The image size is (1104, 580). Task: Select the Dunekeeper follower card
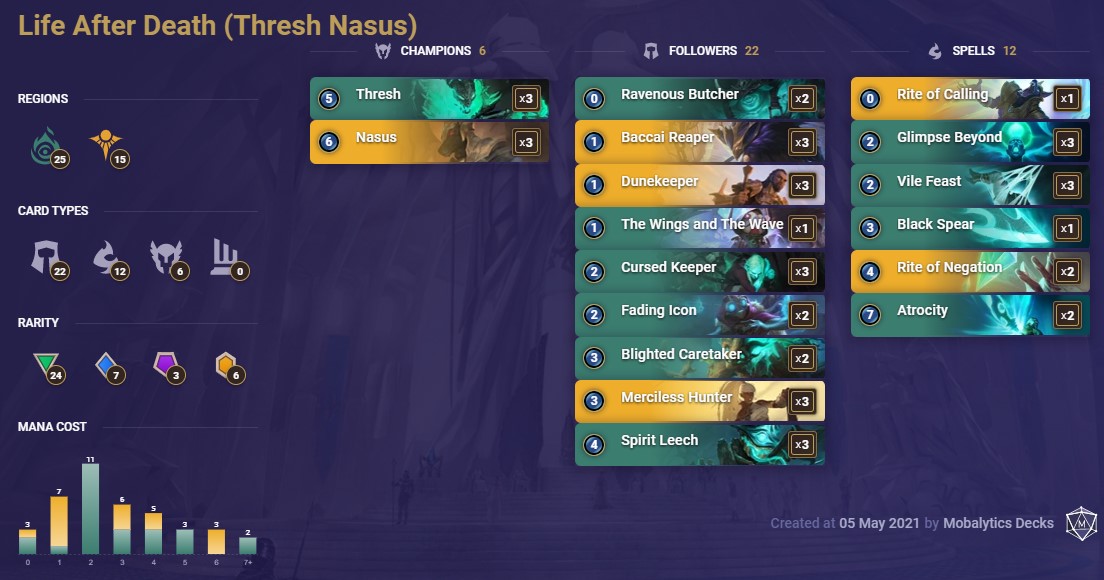click(x=699, y=185)
